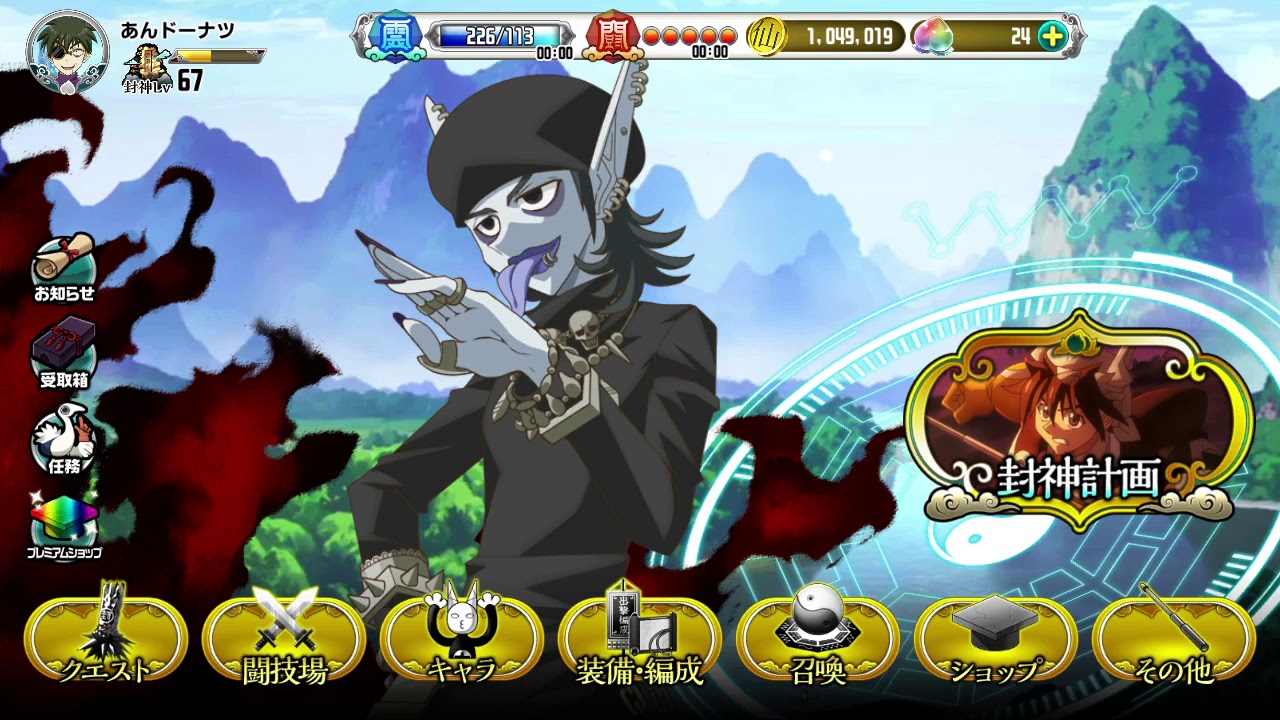Image resolution: width=1280 pixels, height=720 pixels.
Task: Enter the 闘技場 arena
Action: coord(284,640)
